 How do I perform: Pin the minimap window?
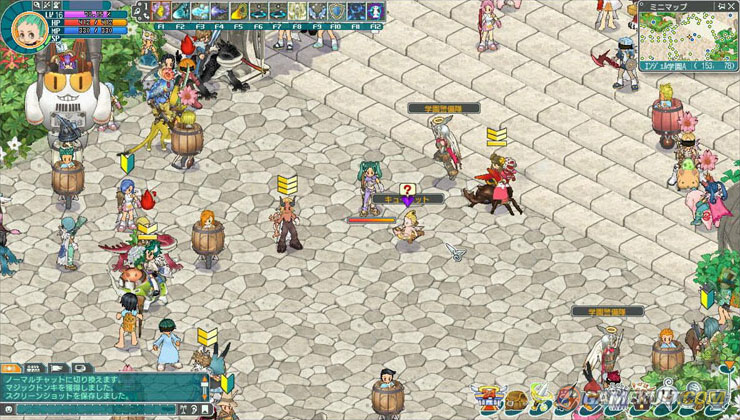pyautogui.click(x=723, y=5)
